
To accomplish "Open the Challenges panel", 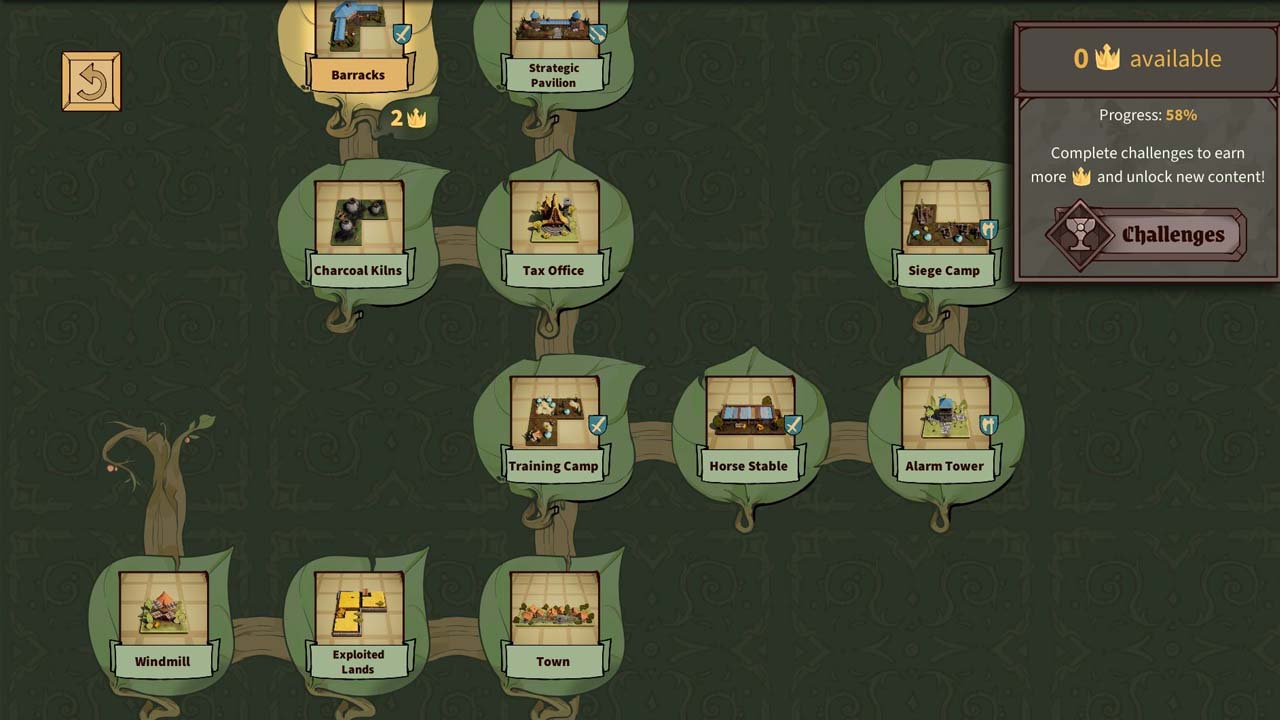I will click(x=1150, y=235).
